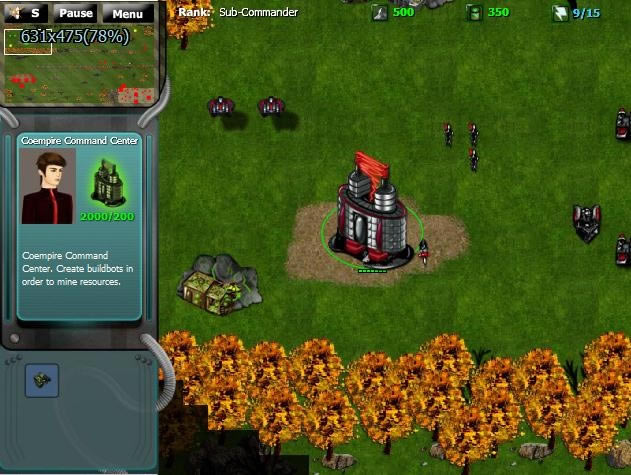
Task: Build a buildbot from the build panel
Action: 42,381
